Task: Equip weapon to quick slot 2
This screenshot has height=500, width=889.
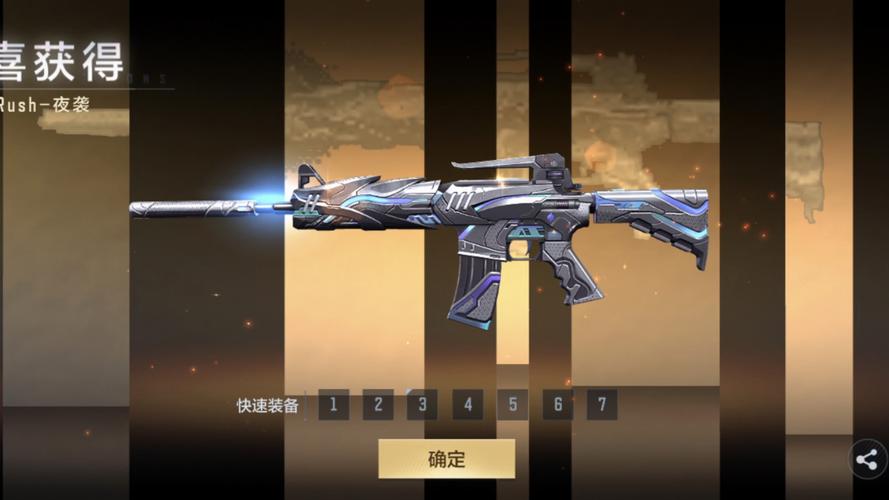Action: coord(378,405)
